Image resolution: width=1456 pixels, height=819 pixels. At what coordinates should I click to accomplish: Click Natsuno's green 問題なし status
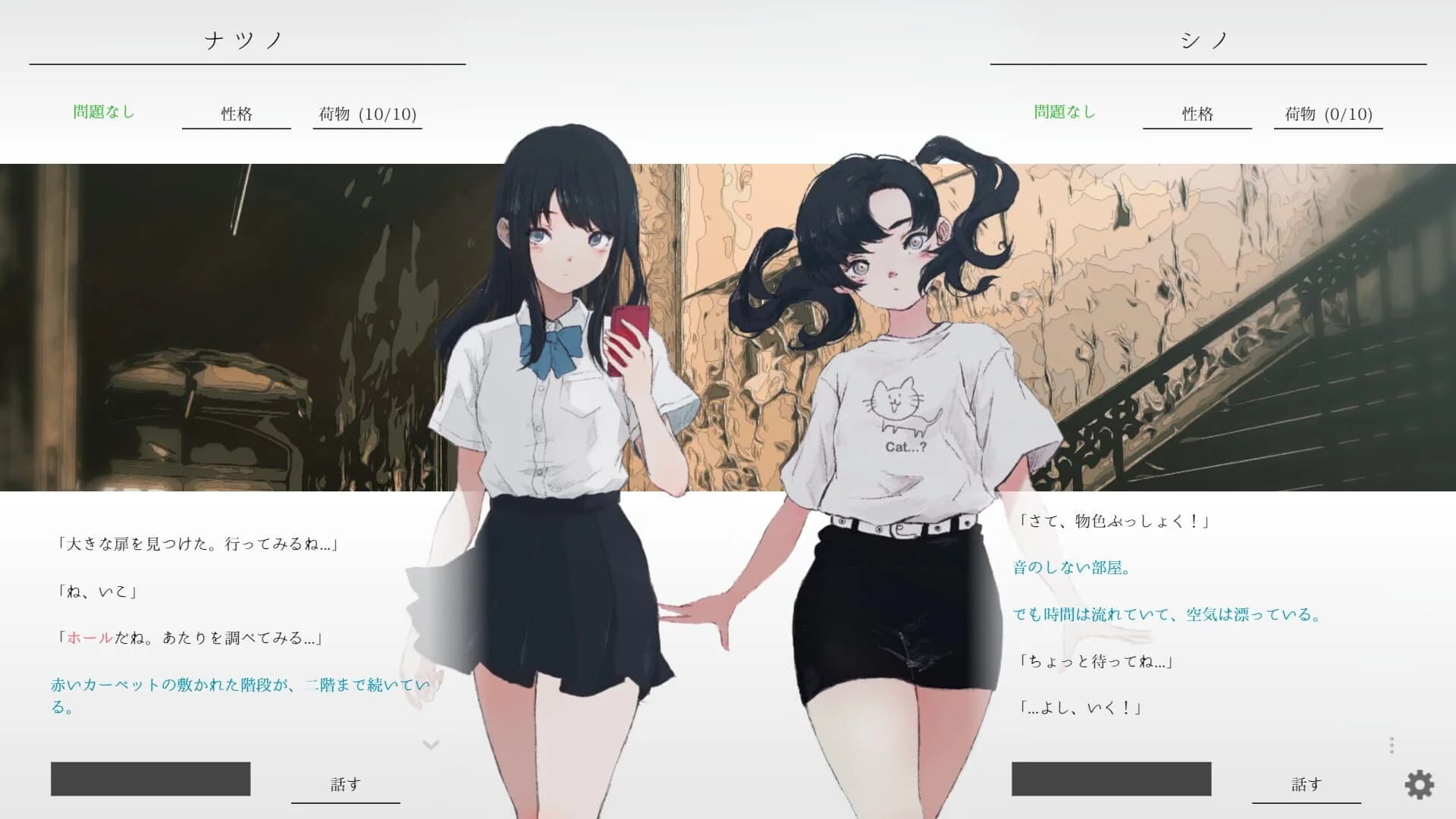[103, 111]
